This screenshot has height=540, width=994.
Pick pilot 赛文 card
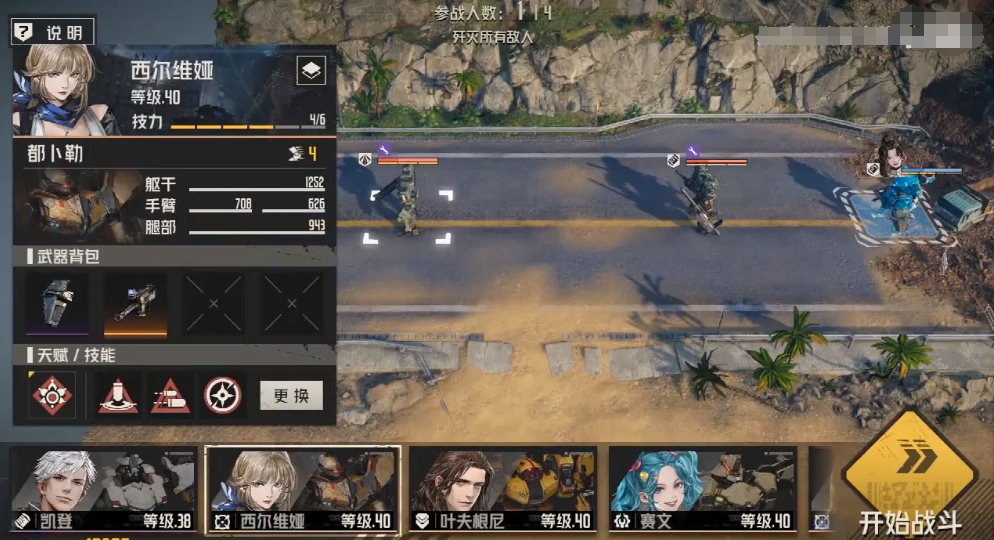[702, 489]
